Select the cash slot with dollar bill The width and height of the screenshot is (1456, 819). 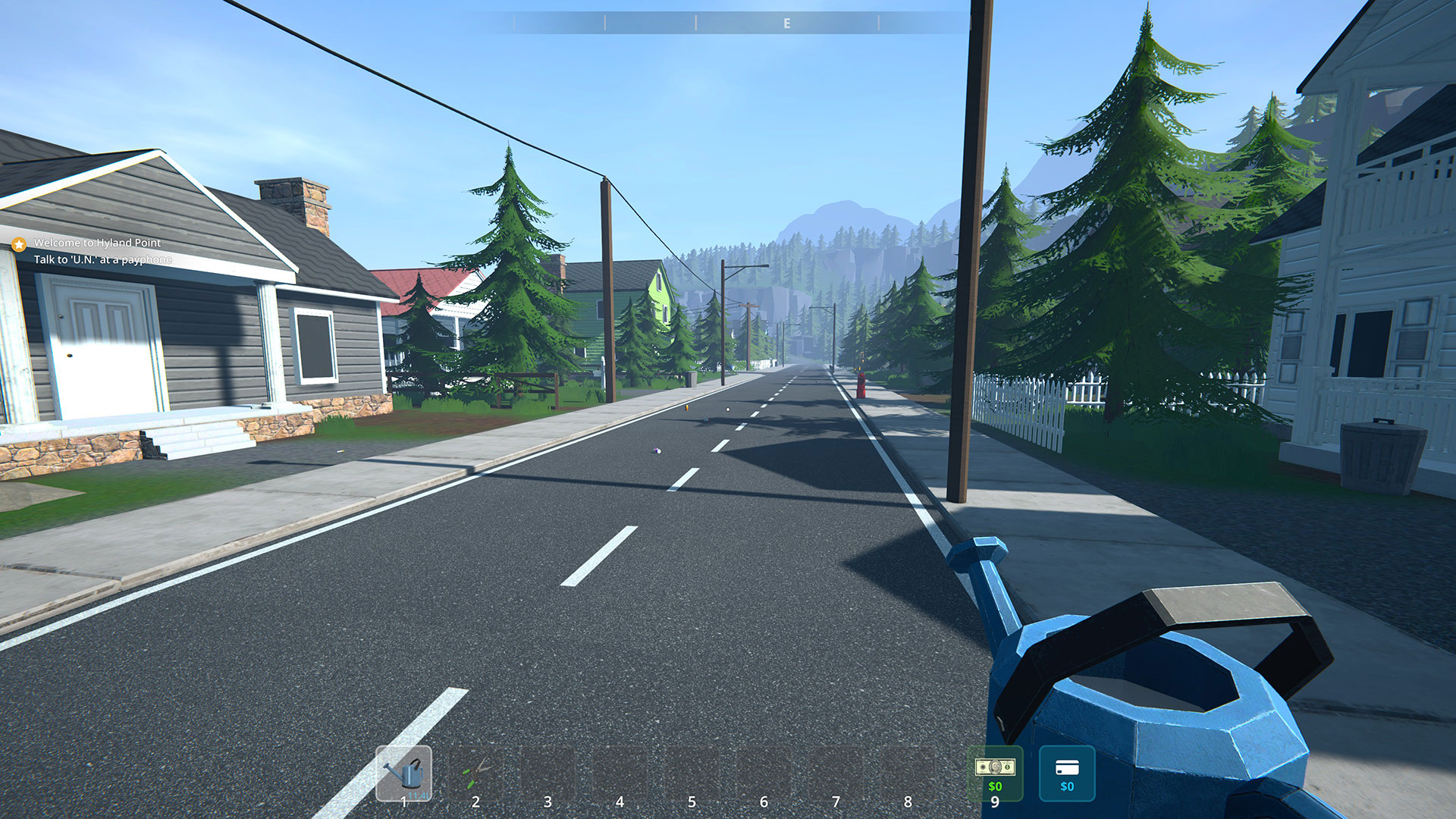[994, 773]
